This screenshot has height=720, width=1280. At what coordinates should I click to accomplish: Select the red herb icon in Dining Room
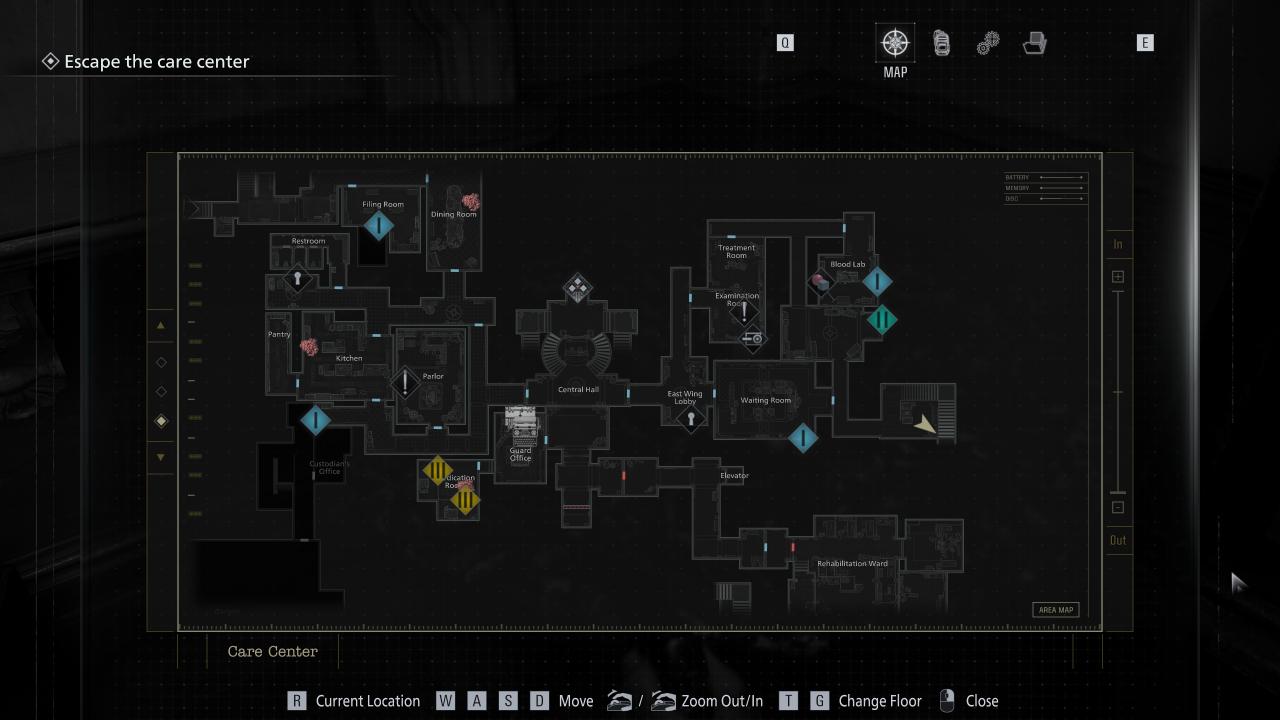[x=470, y=201]
